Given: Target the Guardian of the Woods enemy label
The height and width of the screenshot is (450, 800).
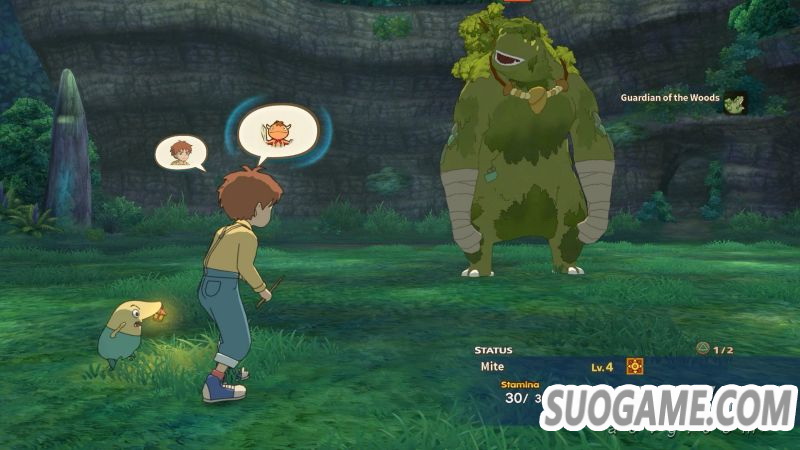Looking at the screenshot, I should point(670,98).
